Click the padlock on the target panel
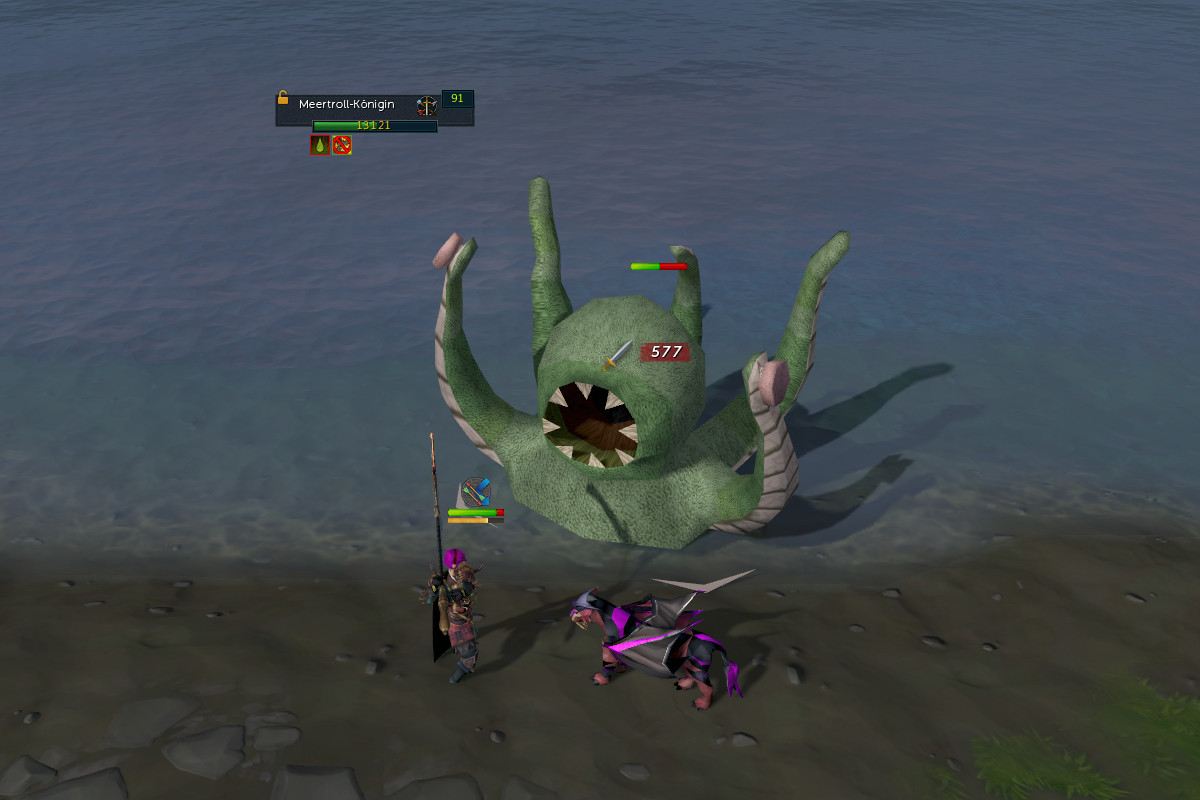 pos(283,98)
